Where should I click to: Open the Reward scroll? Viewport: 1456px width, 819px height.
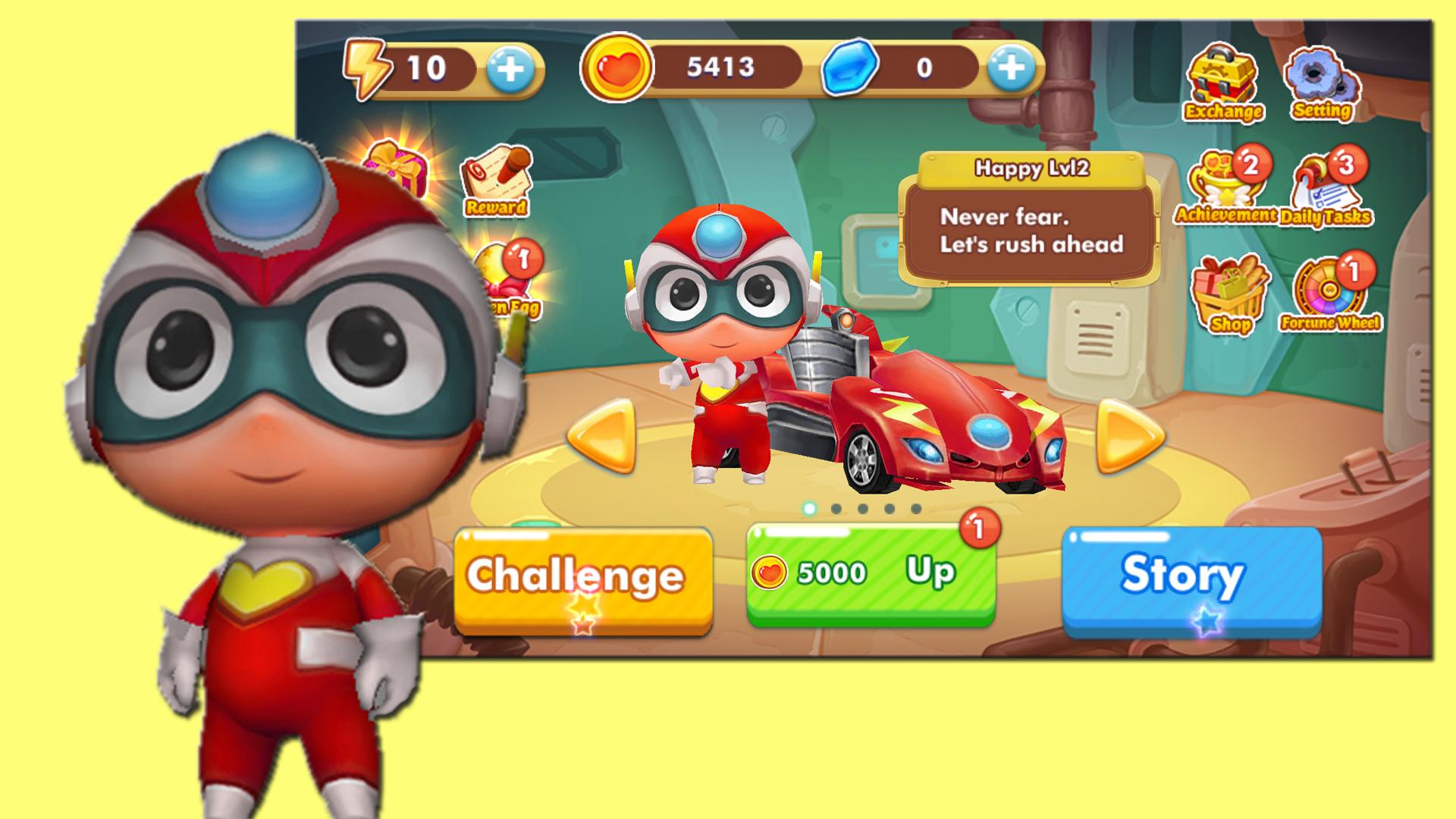497,180
